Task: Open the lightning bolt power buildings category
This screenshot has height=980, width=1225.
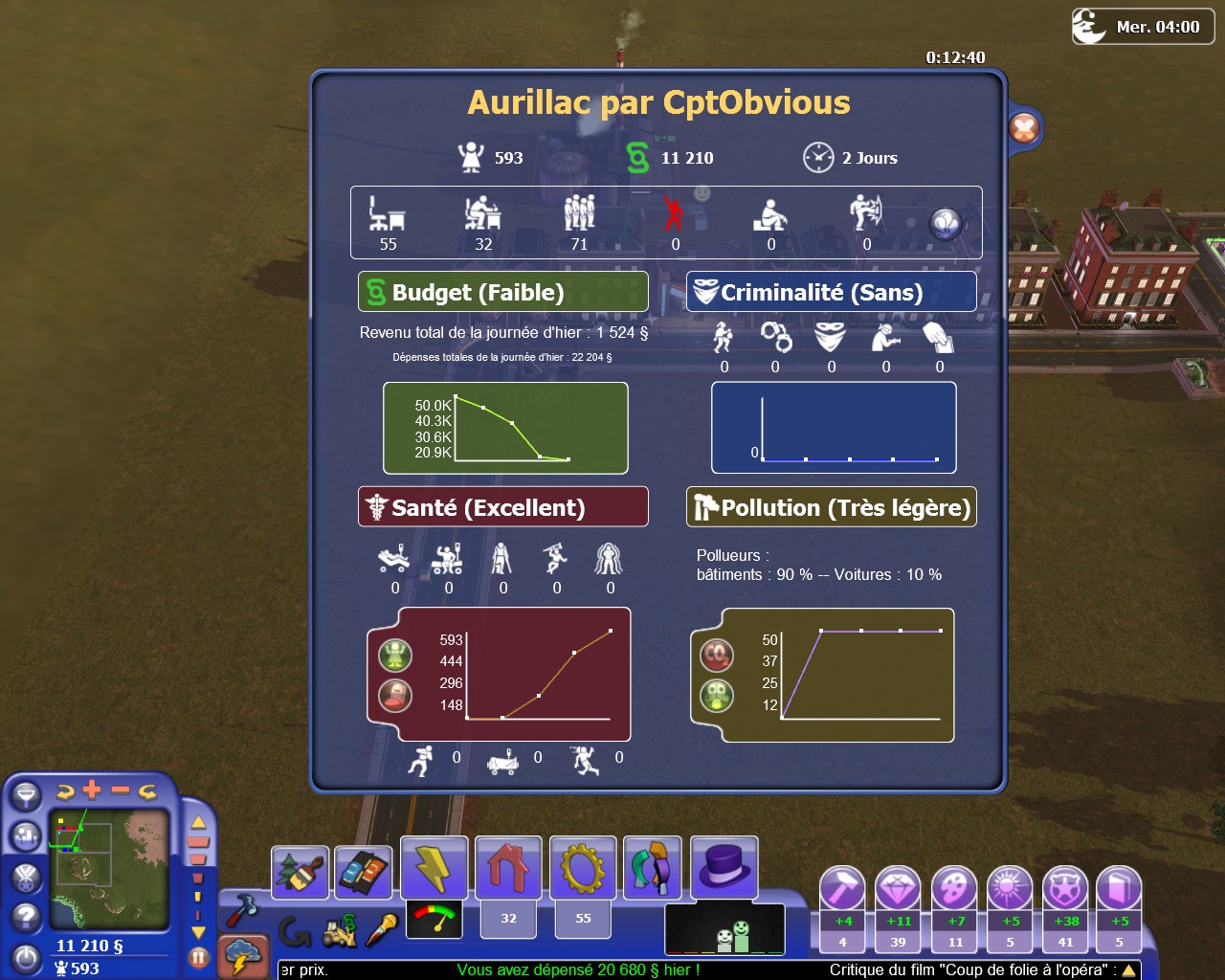Action: pos(434,868)
